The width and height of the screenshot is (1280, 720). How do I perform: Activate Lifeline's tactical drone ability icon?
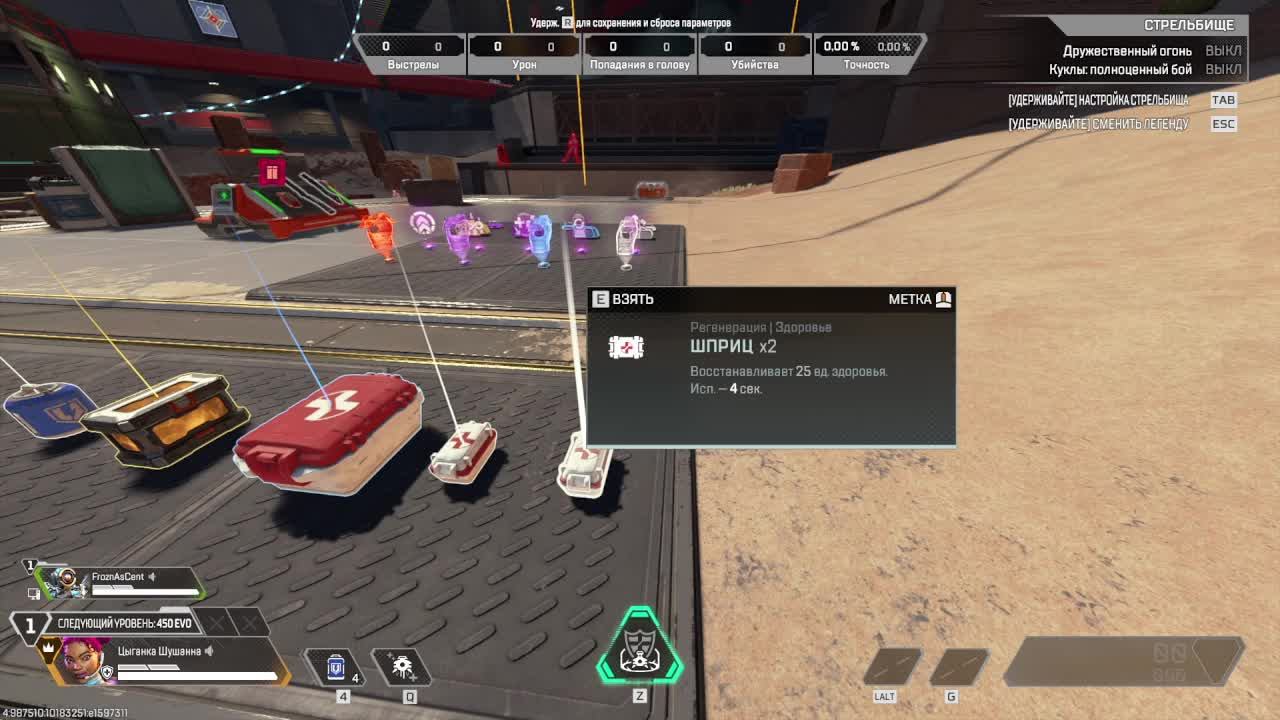click(403, 667)
